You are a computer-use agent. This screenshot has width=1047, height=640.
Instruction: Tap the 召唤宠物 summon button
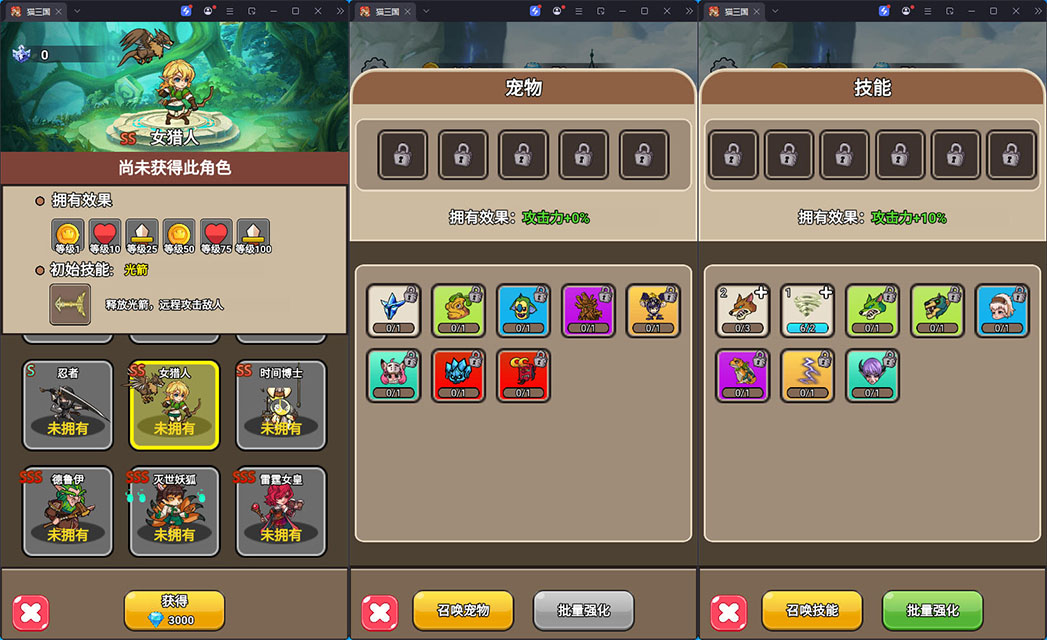[x=463, y=610]
